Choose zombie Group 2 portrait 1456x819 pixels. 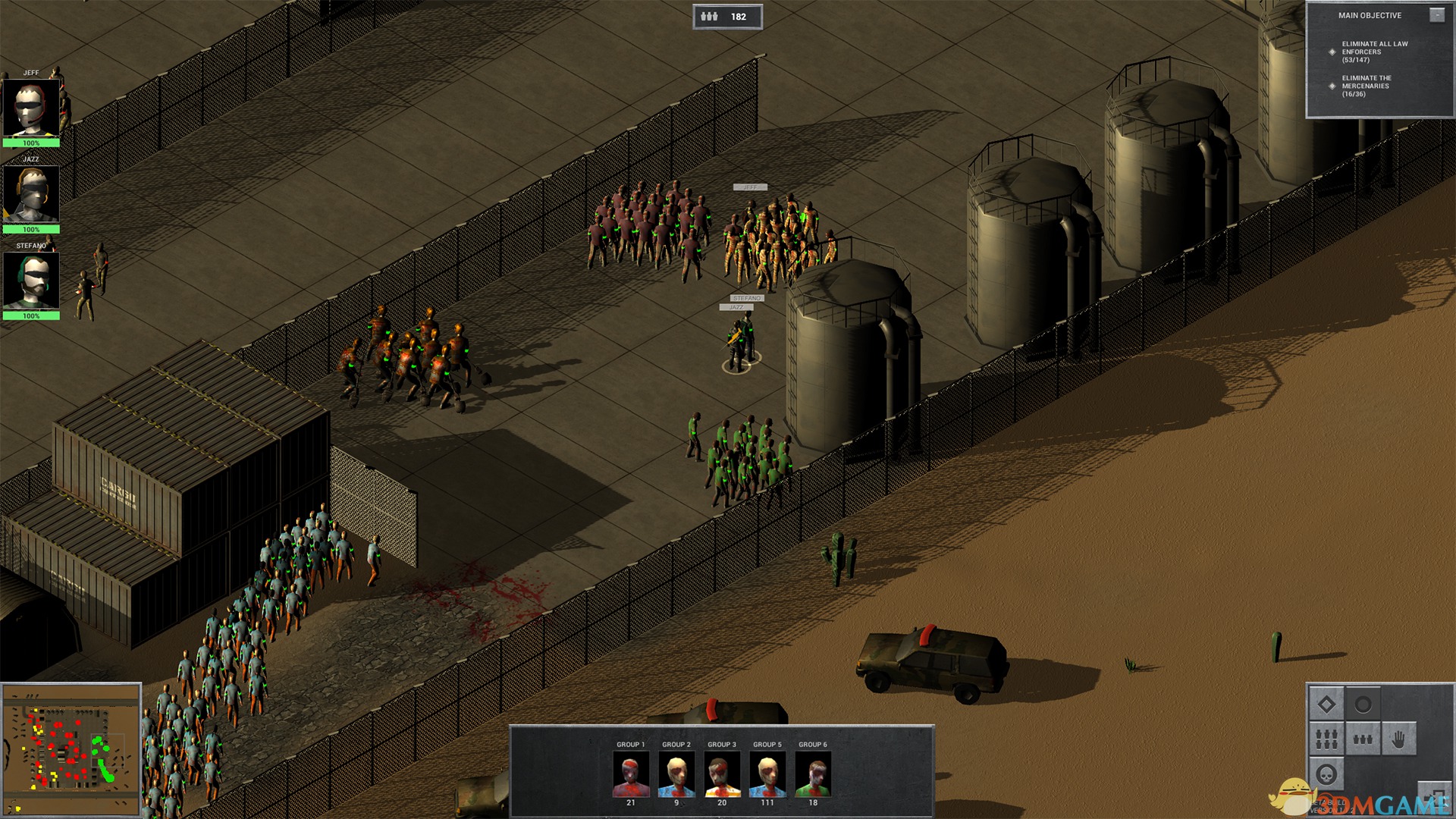pos(676,774)
